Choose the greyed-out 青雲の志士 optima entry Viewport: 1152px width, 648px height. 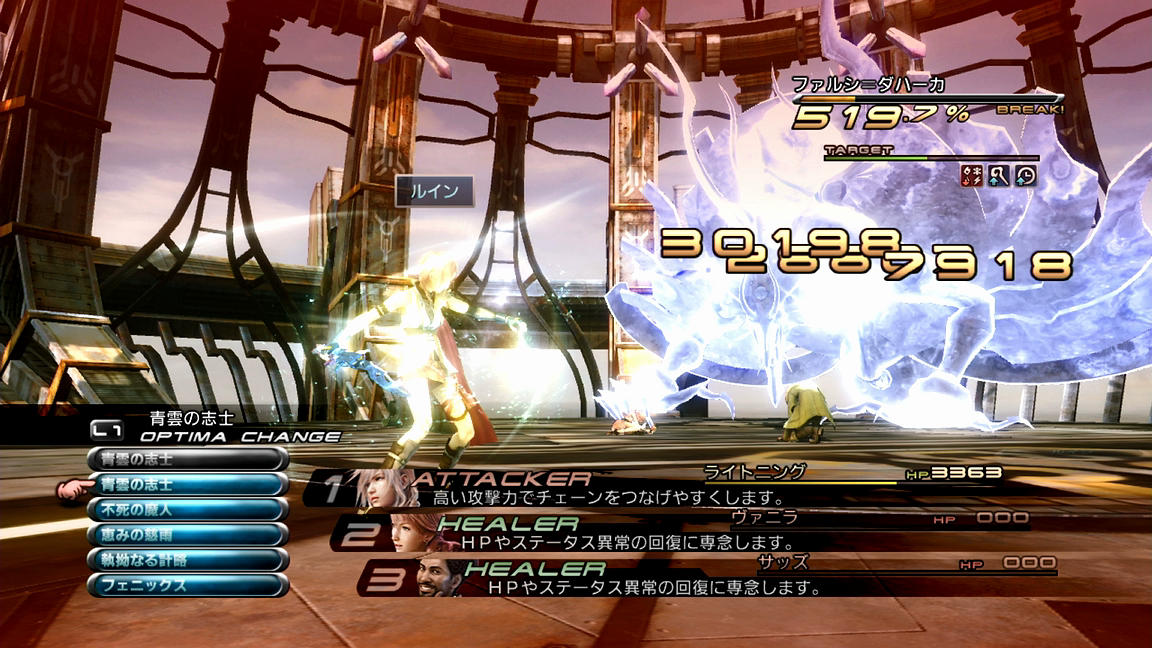tap(187, 460)
